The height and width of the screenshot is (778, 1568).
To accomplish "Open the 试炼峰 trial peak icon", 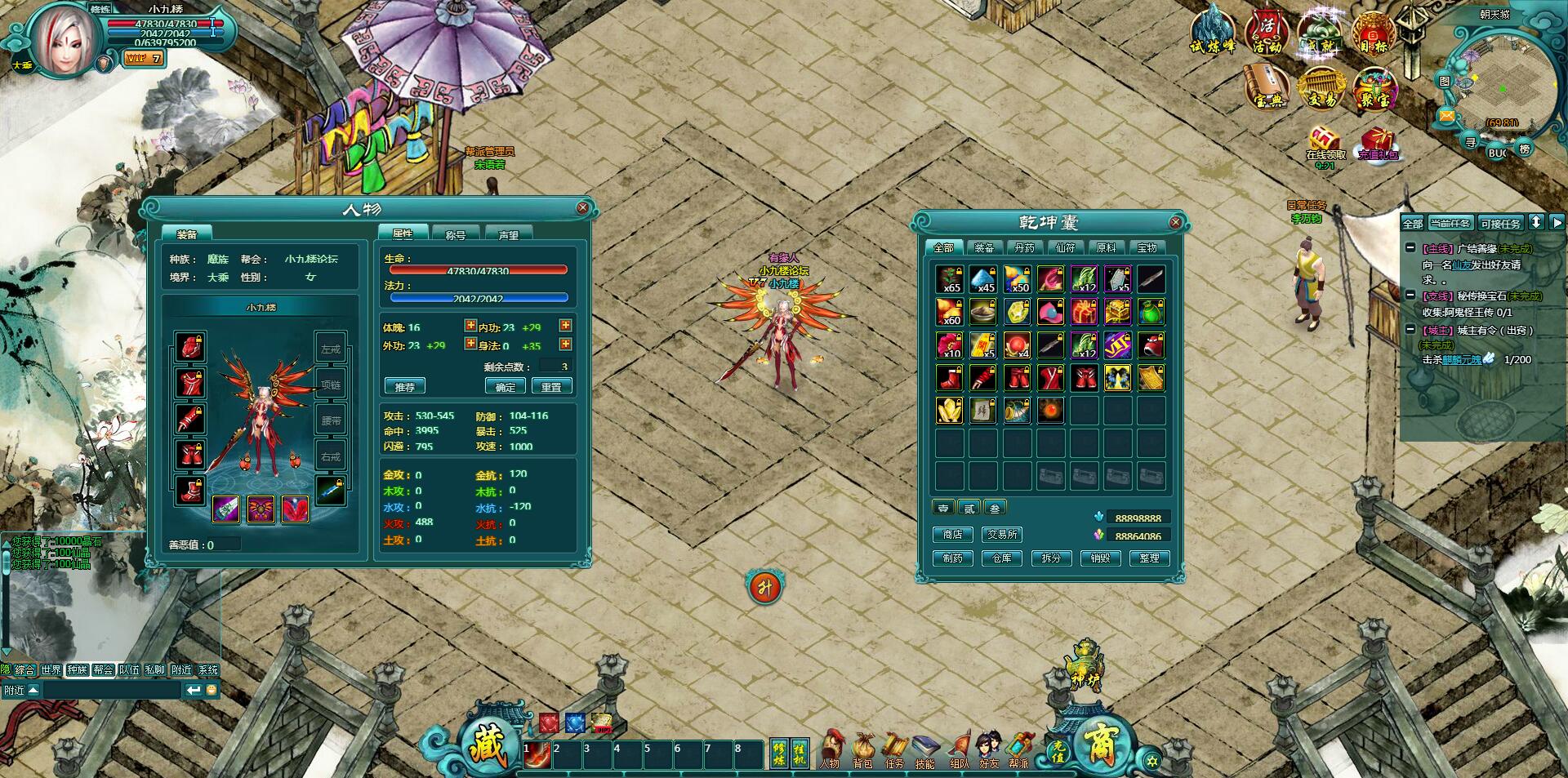I will (1213, 31).
